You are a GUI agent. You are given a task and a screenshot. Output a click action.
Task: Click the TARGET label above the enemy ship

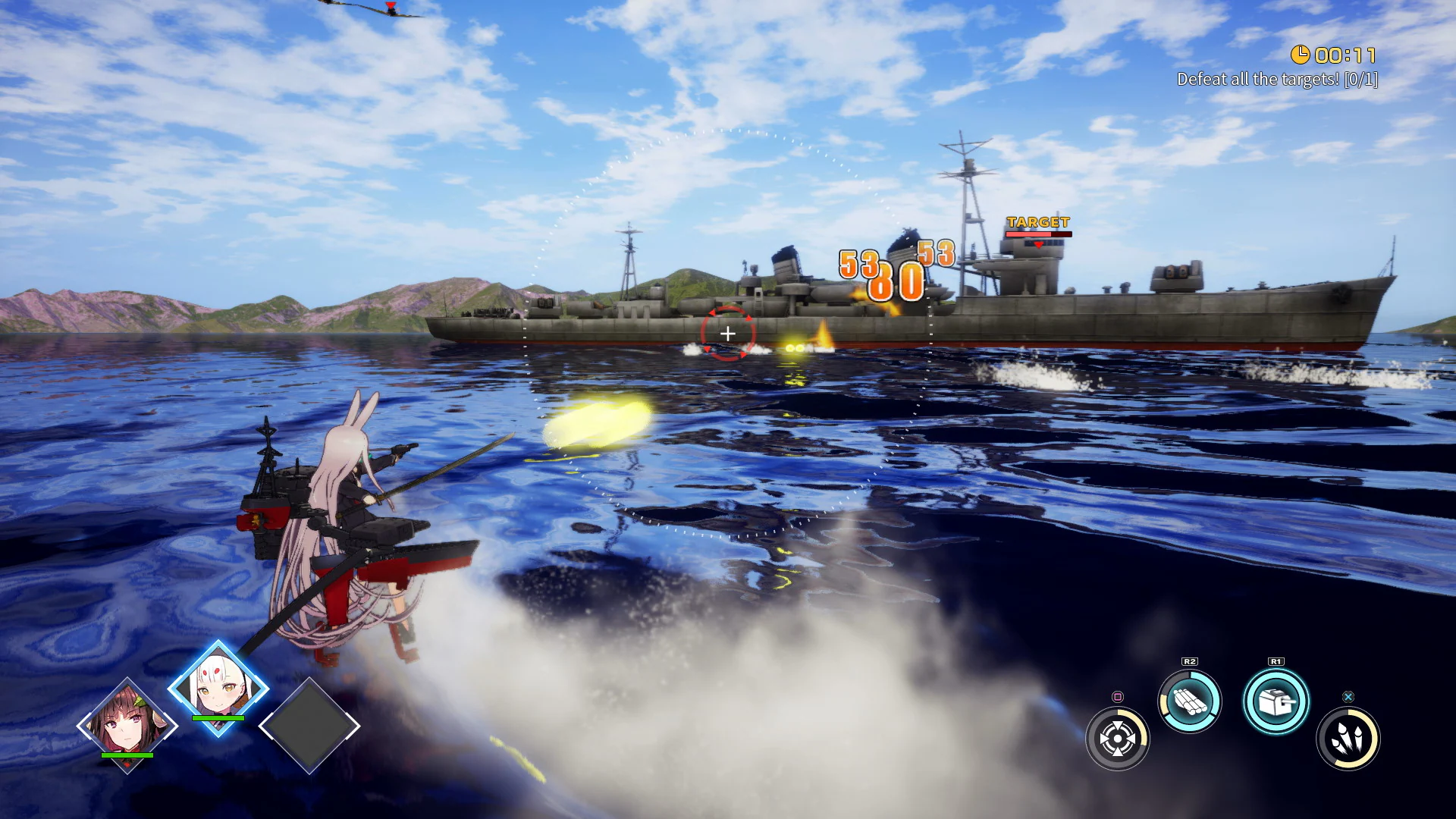pyautogui.click(x=1038, y=223)
